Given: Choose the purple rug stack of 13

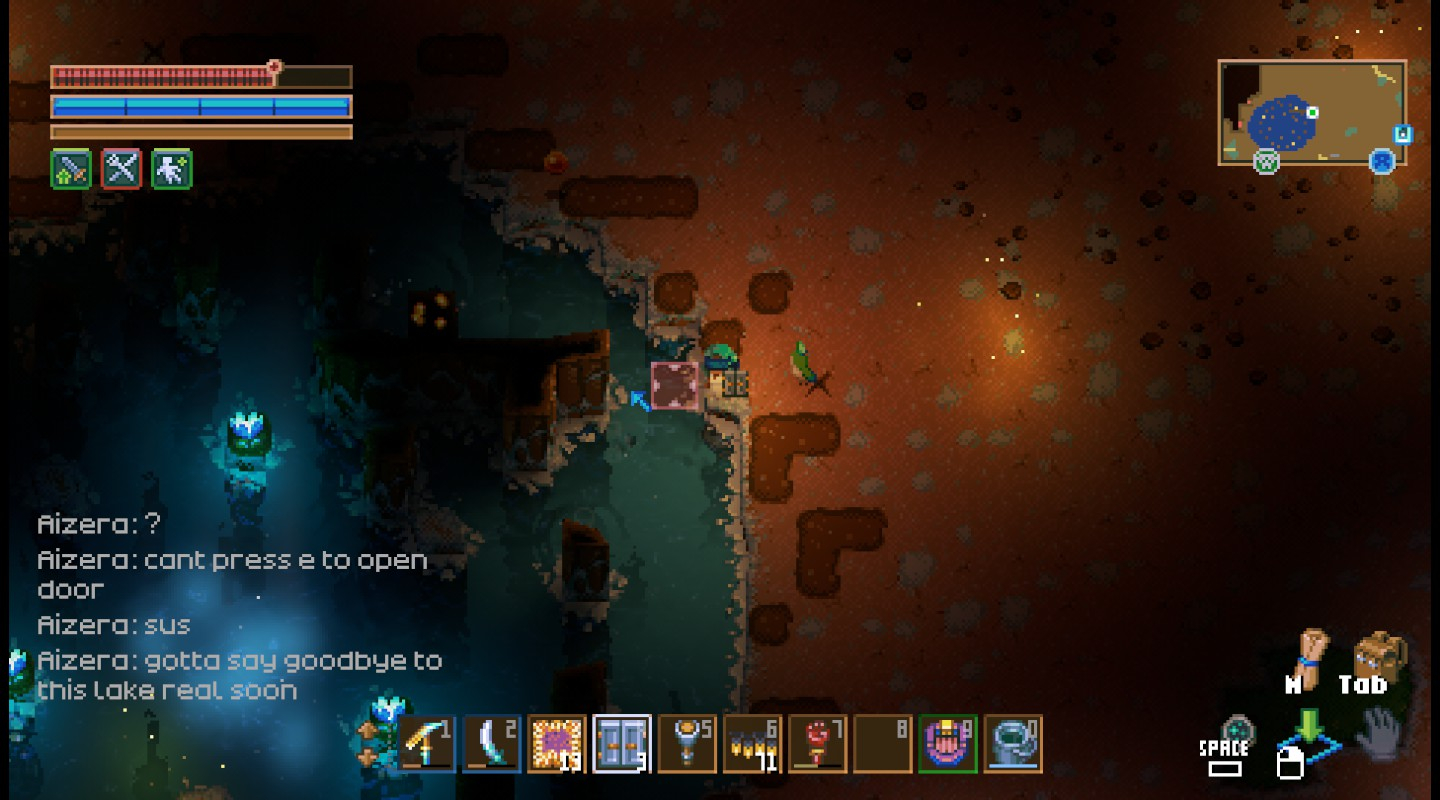Looking at the screenshot, I should [x=557, y=744].
